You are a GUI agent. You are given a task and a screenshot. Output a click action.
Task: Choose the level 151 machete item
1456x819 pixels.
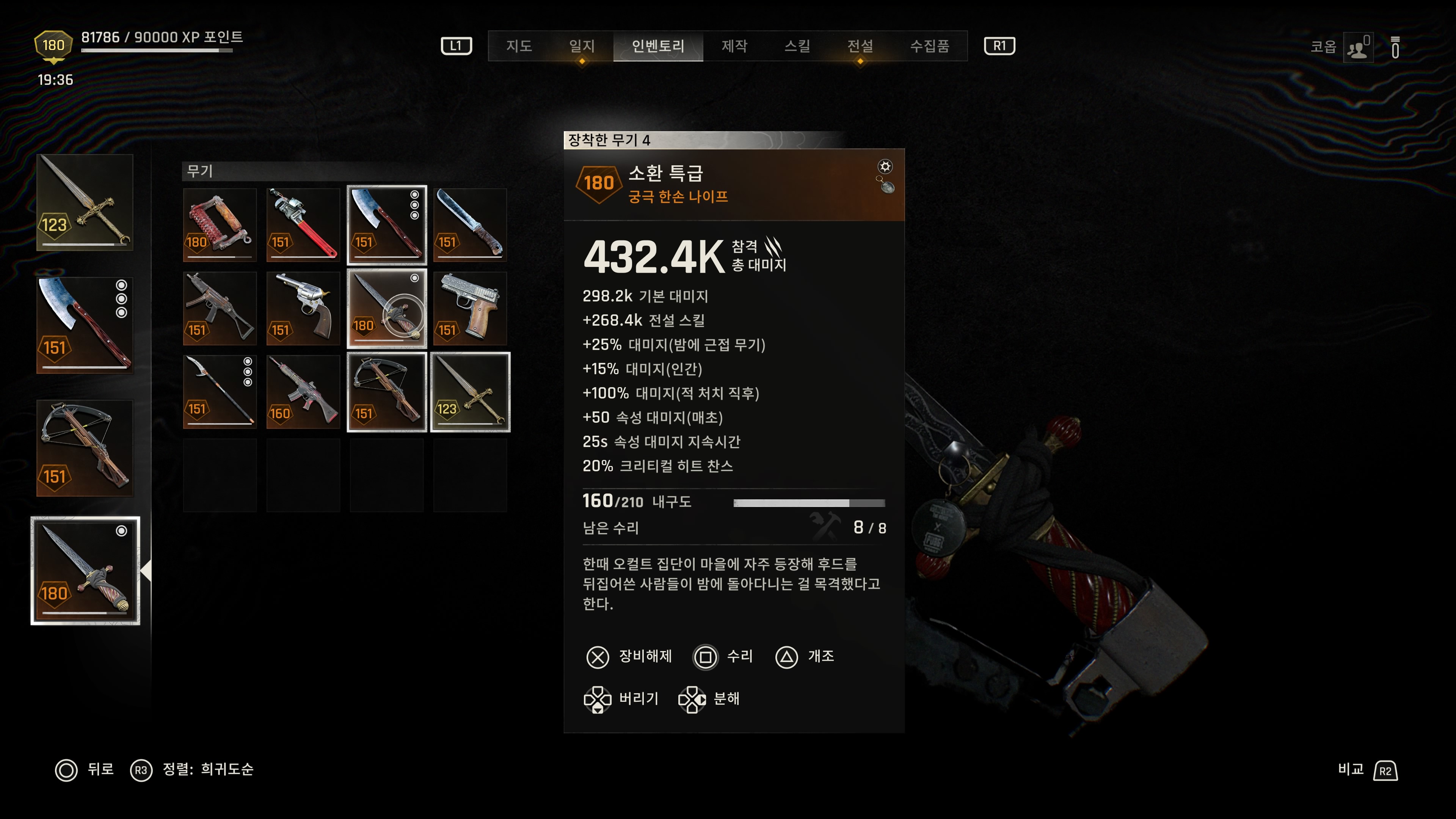[470, 224]
